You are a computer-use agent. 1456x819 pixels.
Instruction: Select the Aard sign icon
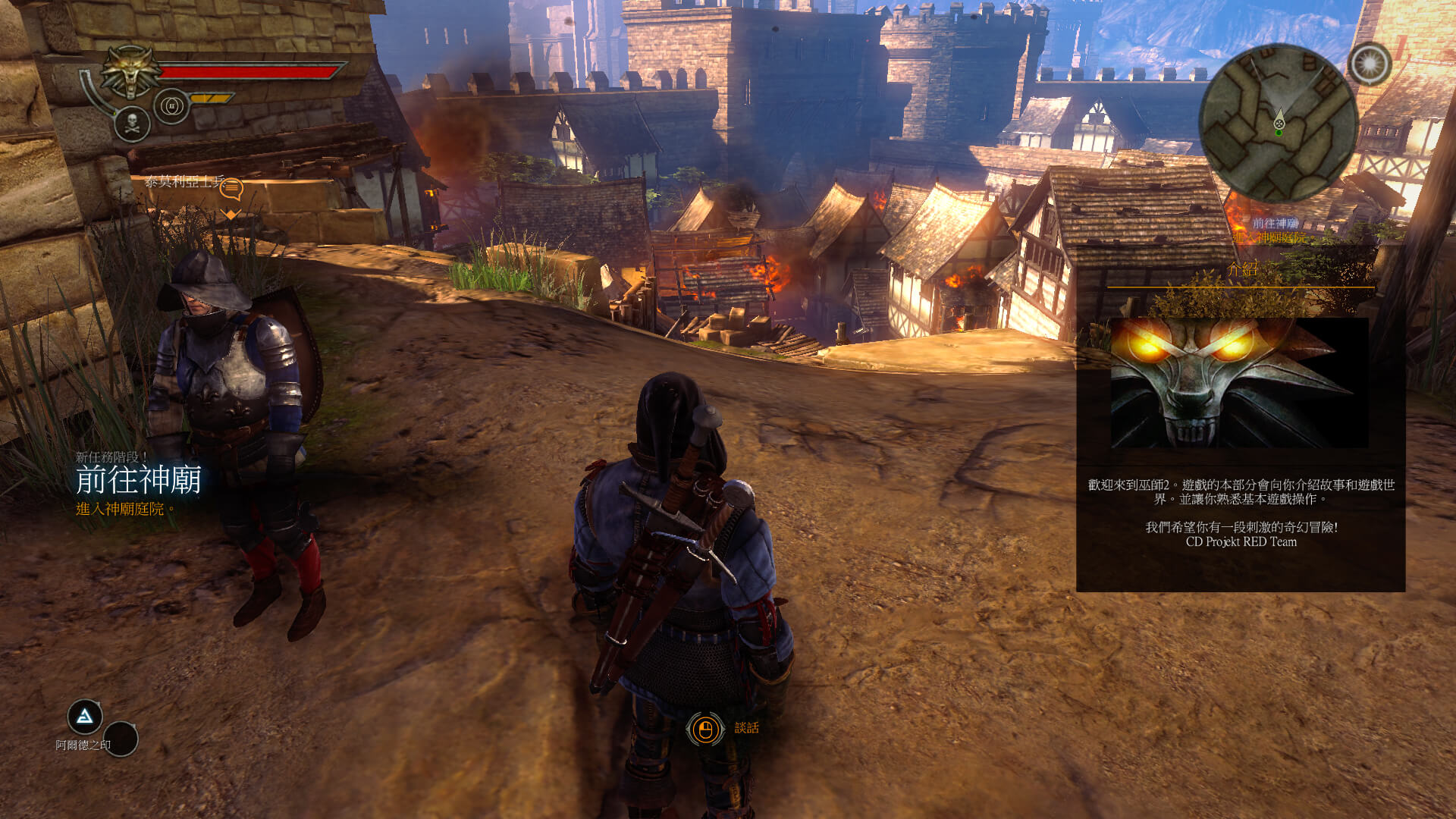85,716
